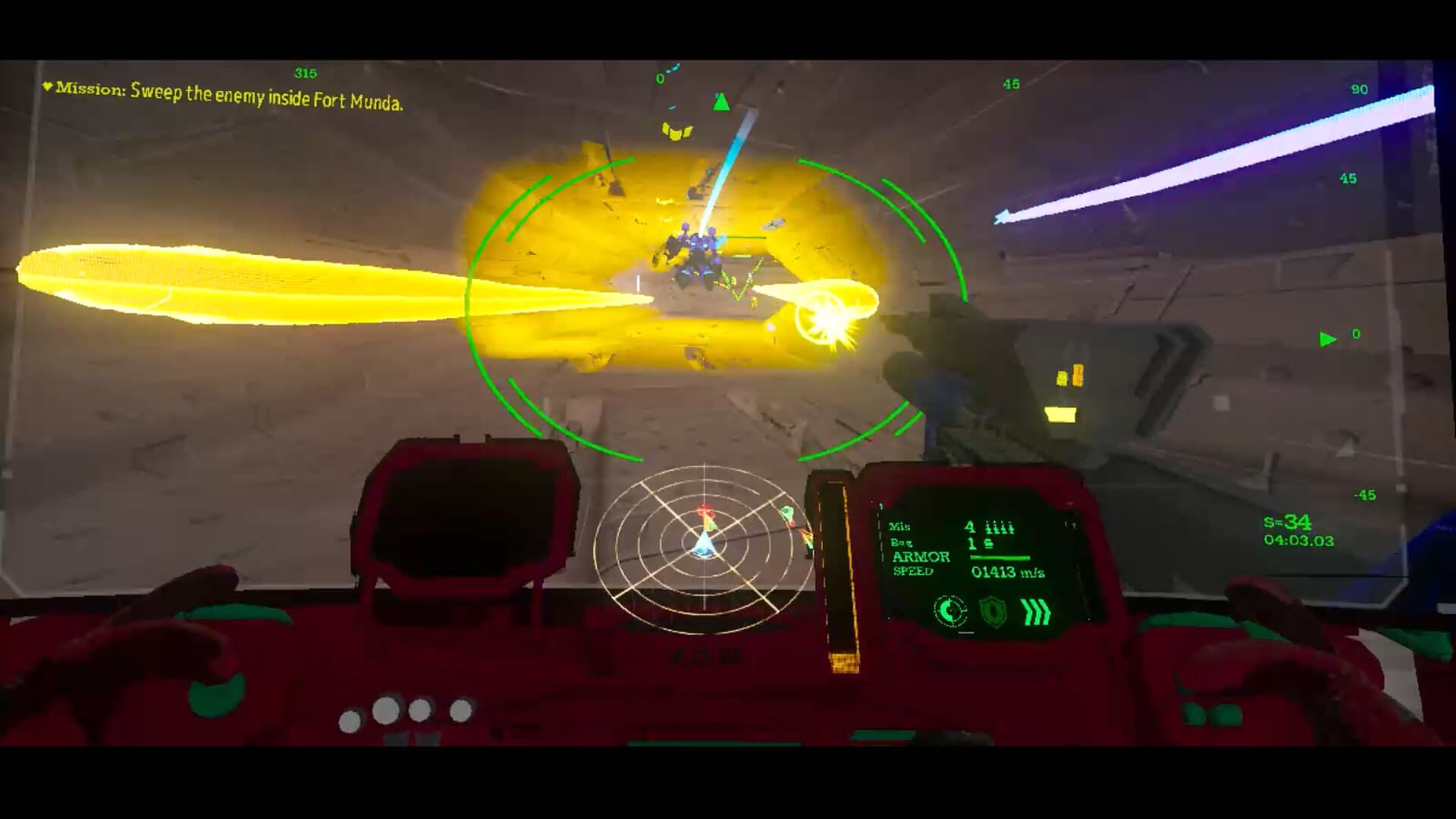The height and width of the screenshot is (819, 1456).
Task: Toggle the rightmost white dashboard button
Action: 462,711
